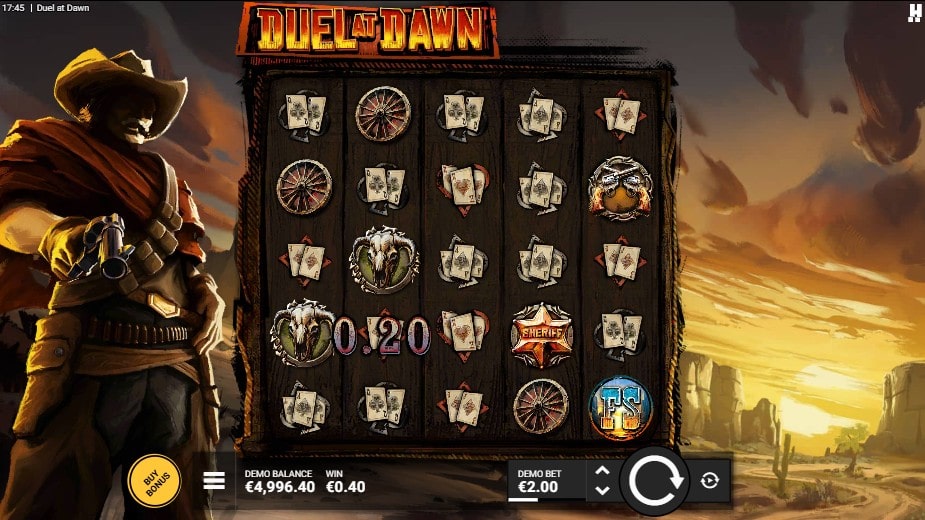925x520 pixels.
Task: Open the hamburger game menu
Action: (x=214, y=481)
